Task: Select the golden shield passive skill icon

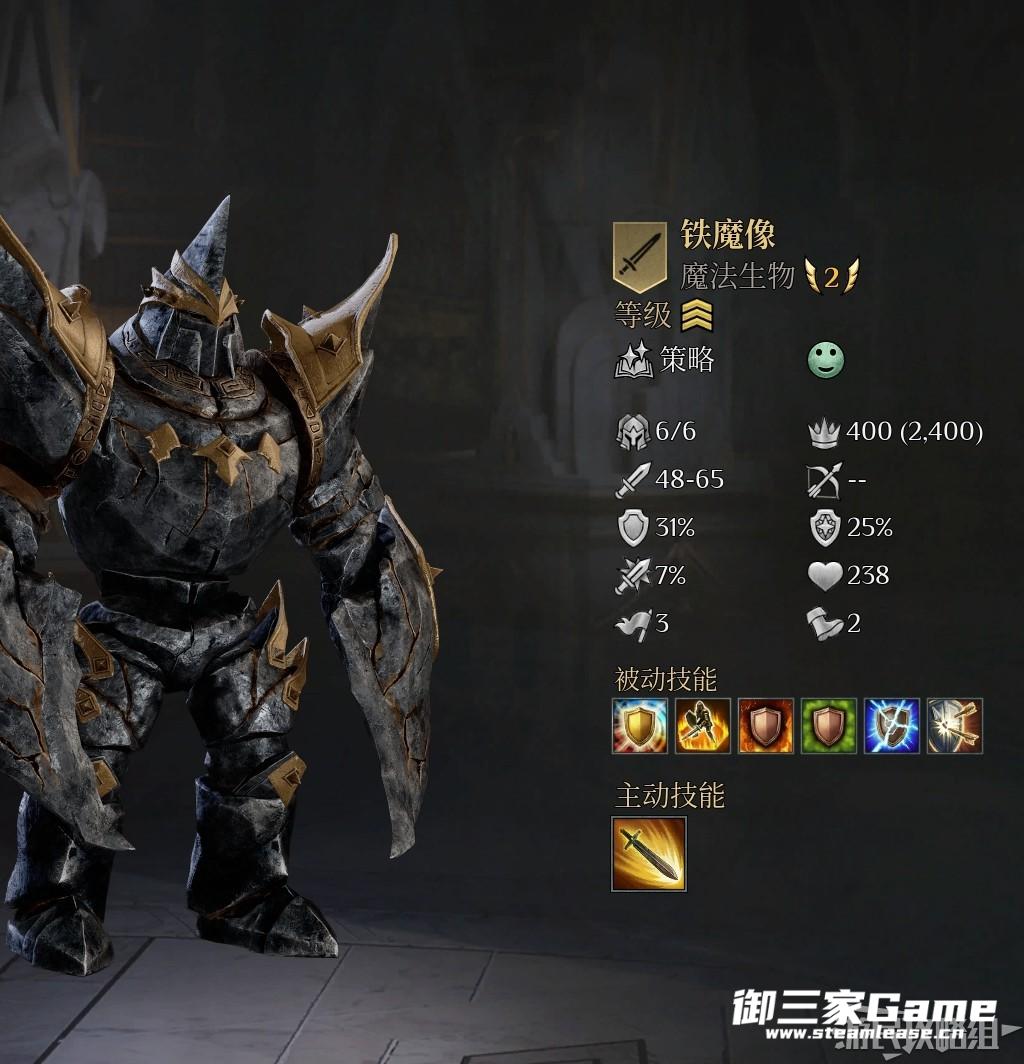Action: pyautogui.click(x=640, y=726)
